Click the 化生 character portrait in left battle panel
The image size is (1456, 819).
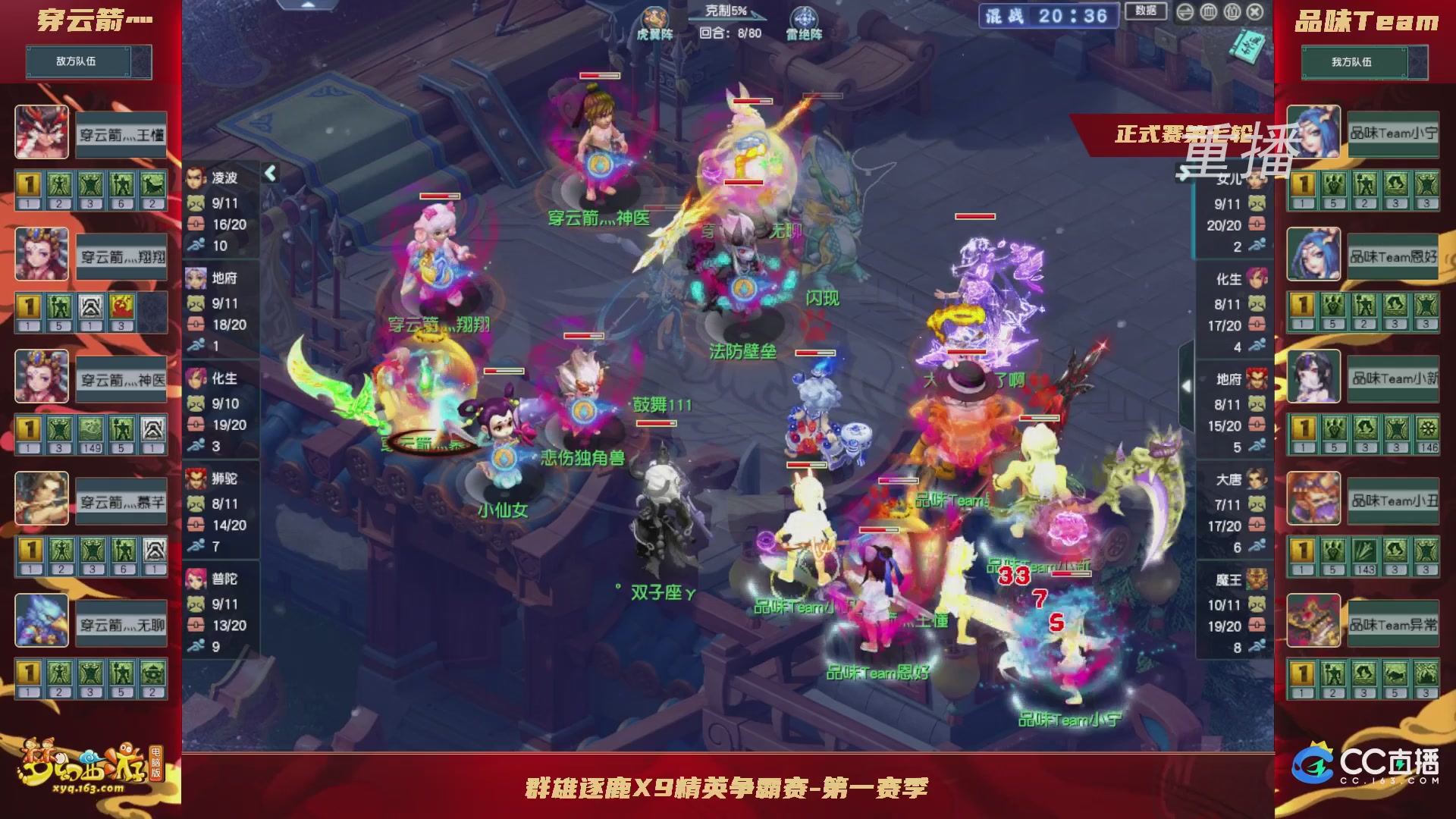195,378
